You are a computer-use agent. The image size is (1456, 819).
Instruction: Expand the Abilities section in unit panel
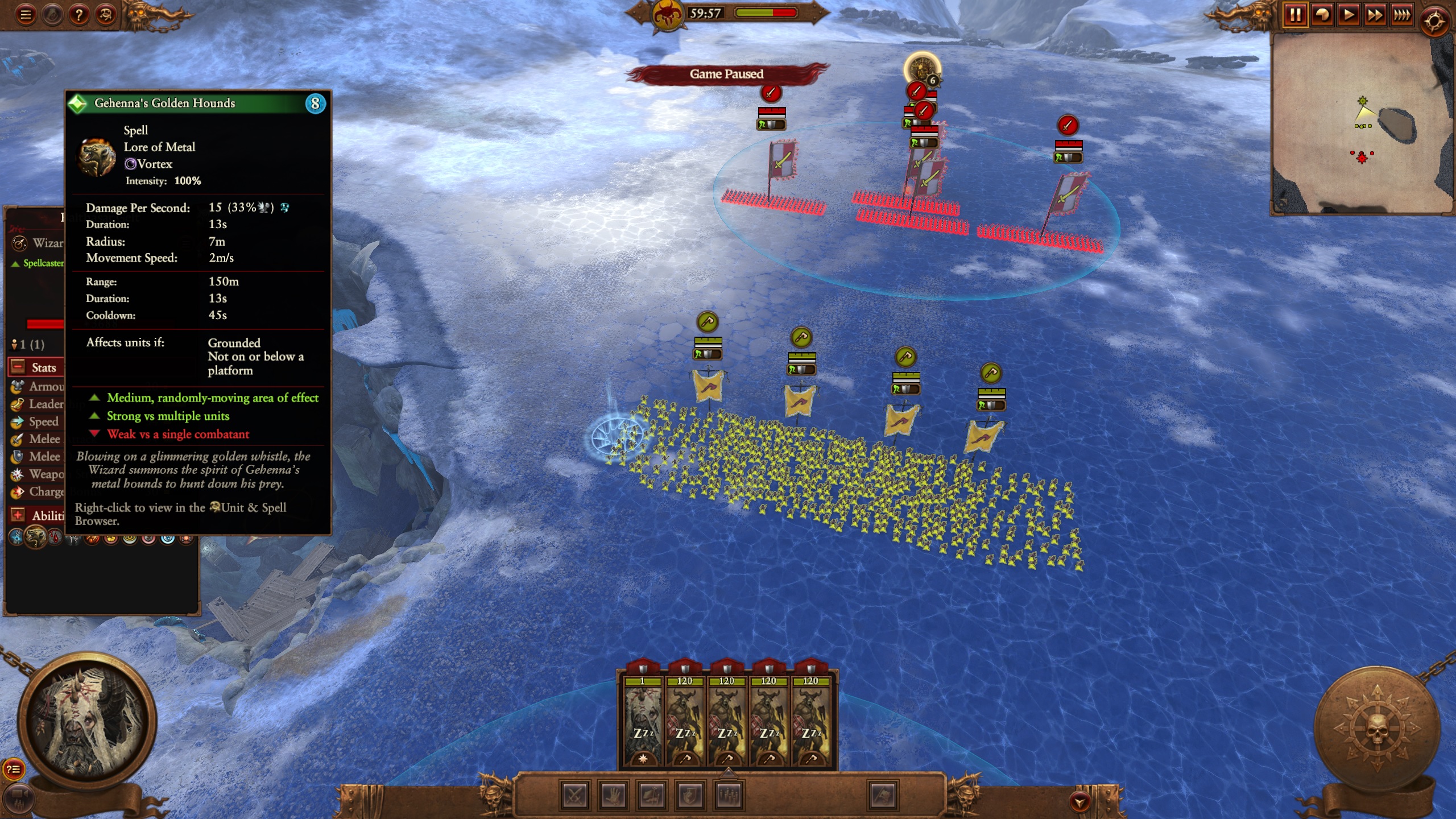click(17, 514)
